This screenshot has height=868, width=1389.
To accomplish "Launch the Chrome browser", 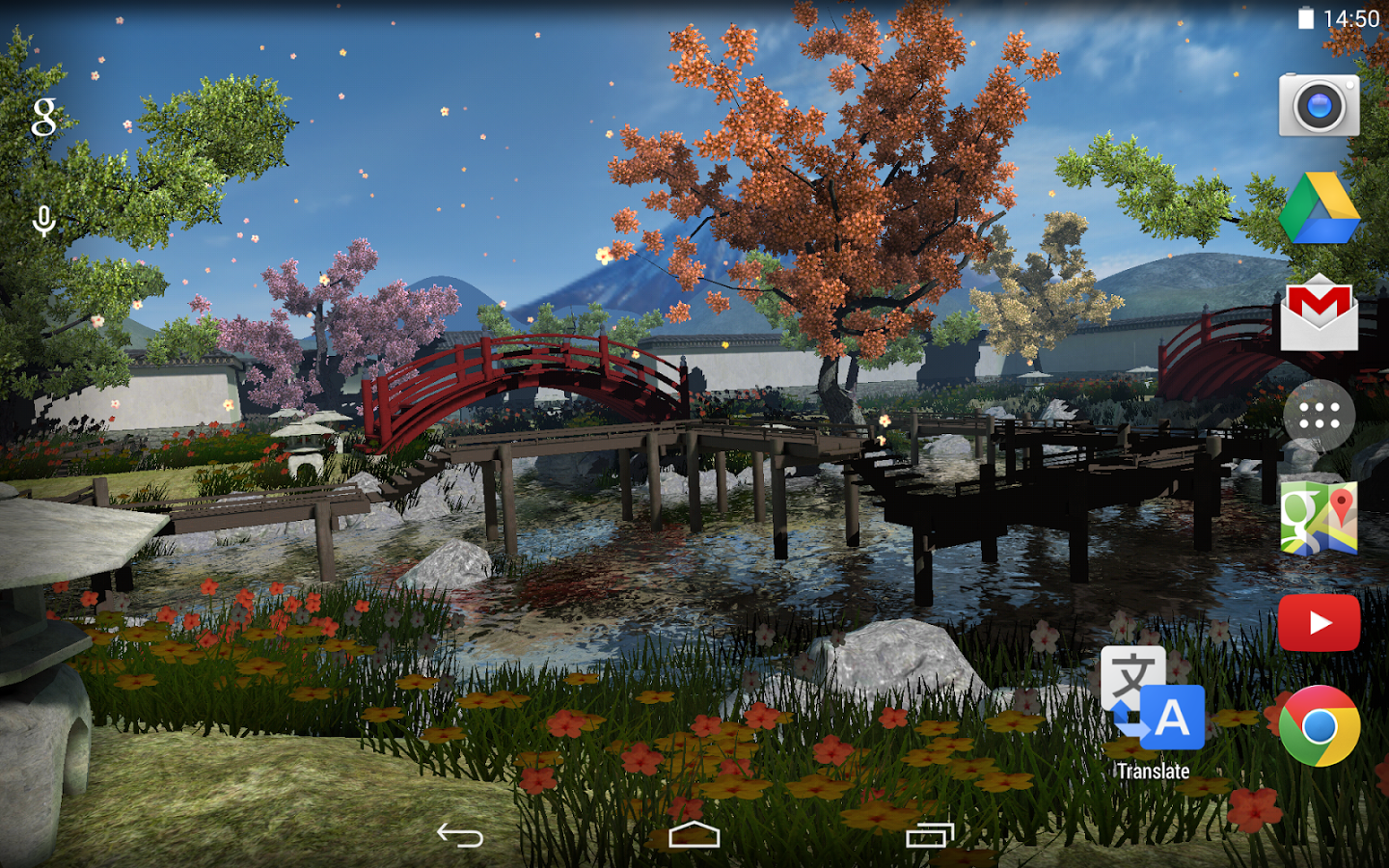I will click(1319, 726).
